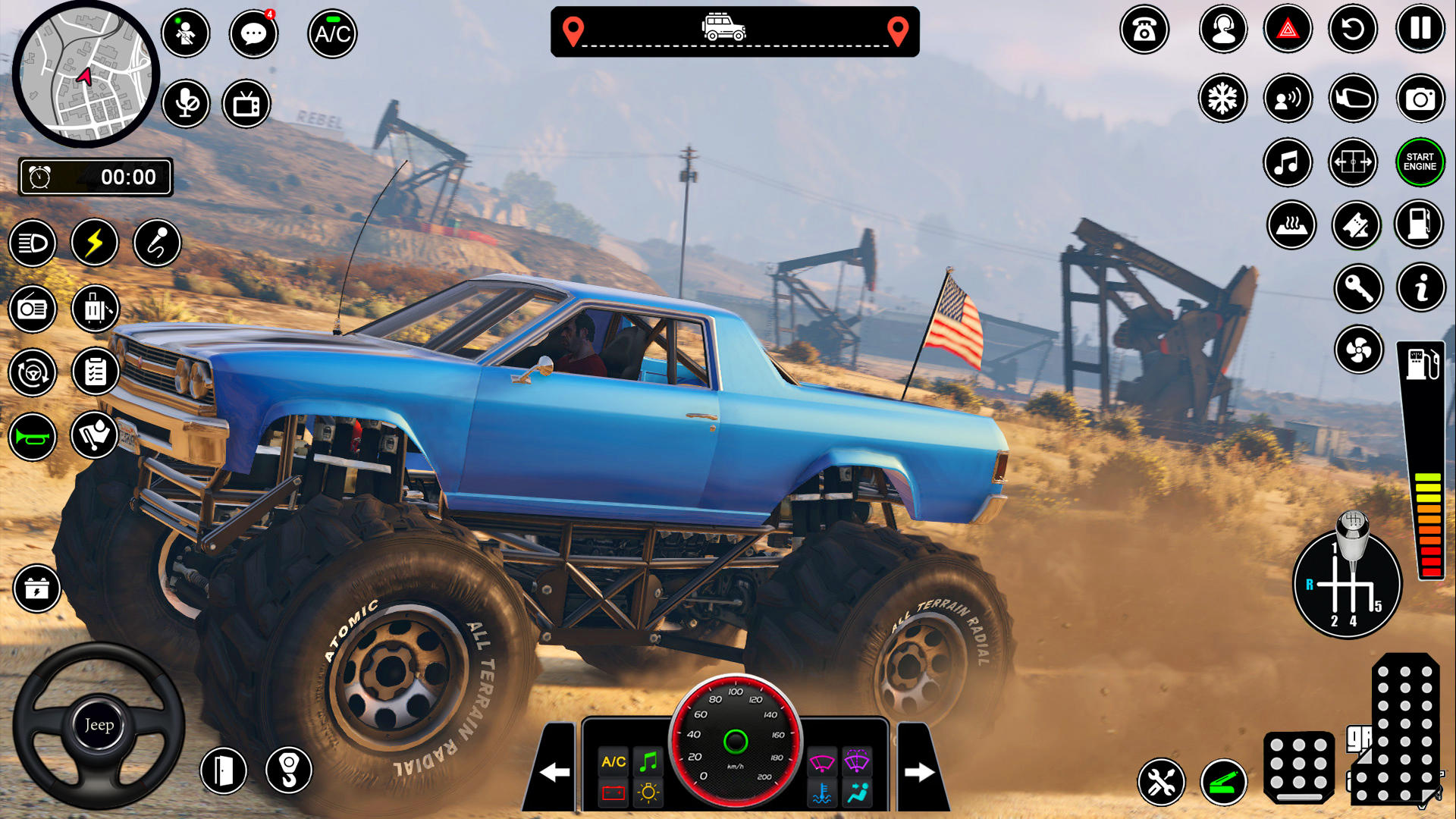Image resolution: width=1456 pixels, height=819 pixels.
Task: Enable the windshield wipers
Action: 821,763
